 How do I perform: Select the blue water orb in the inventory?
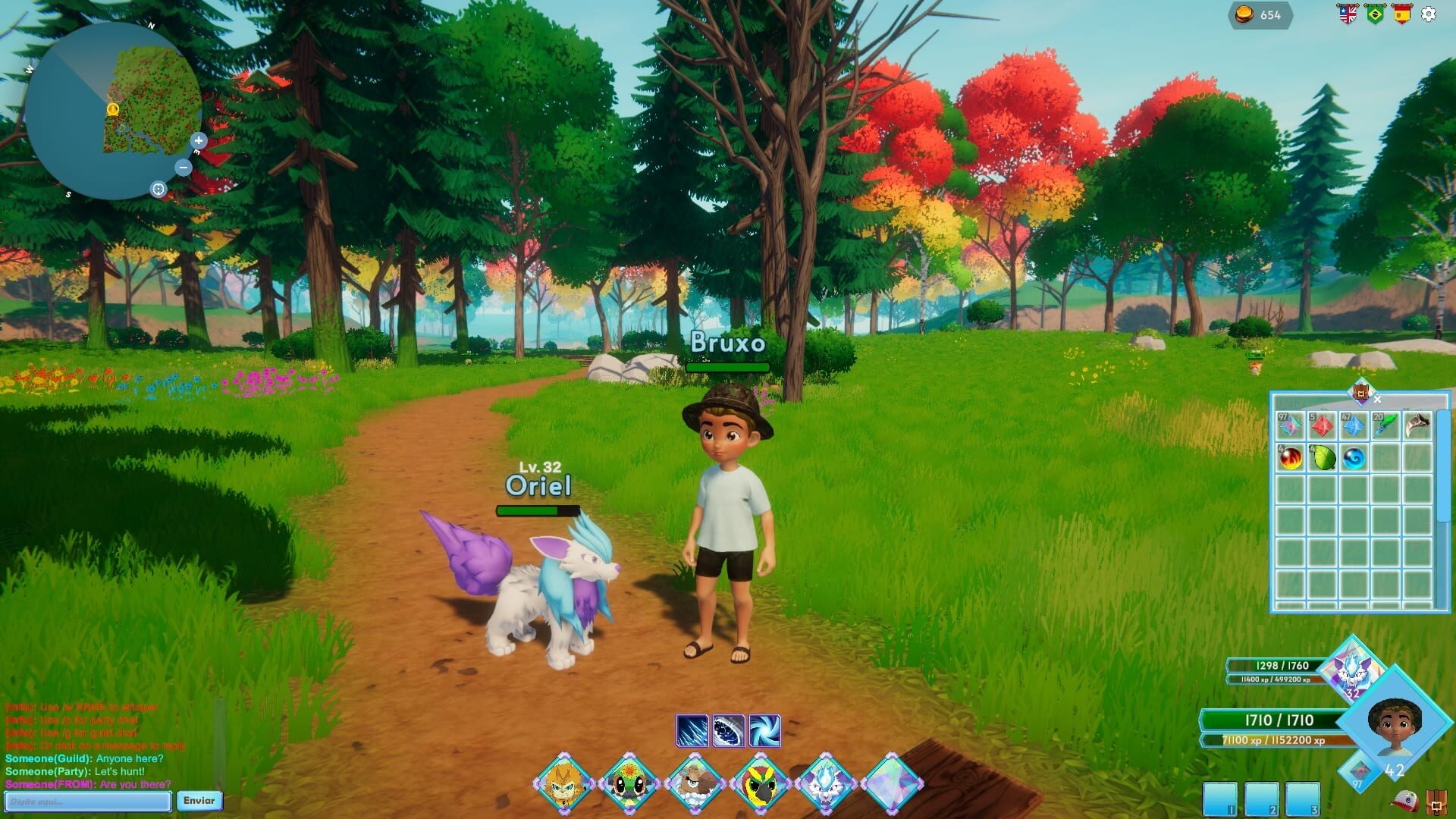tap(1355, 458)
